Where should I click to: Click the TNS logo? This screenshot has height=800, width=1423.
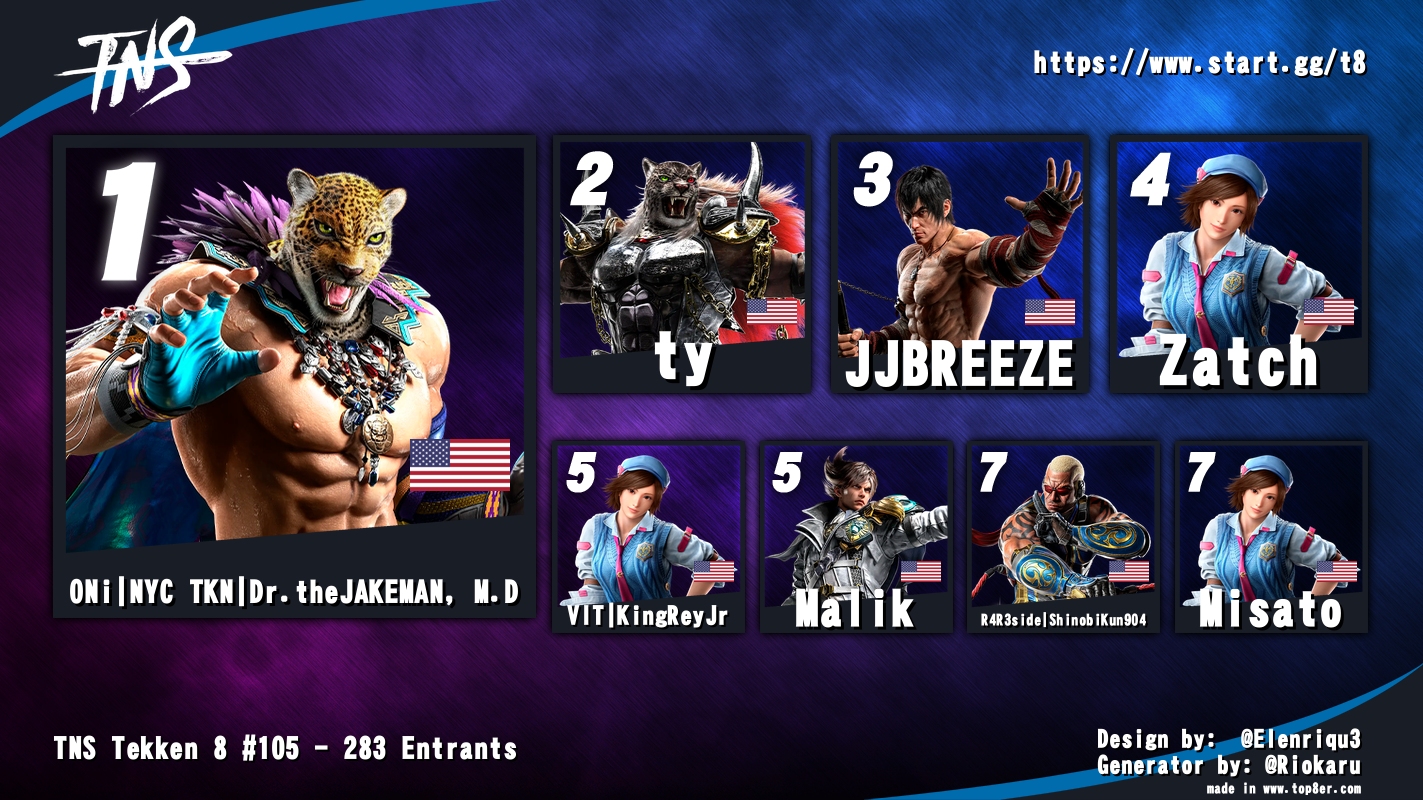140,67
